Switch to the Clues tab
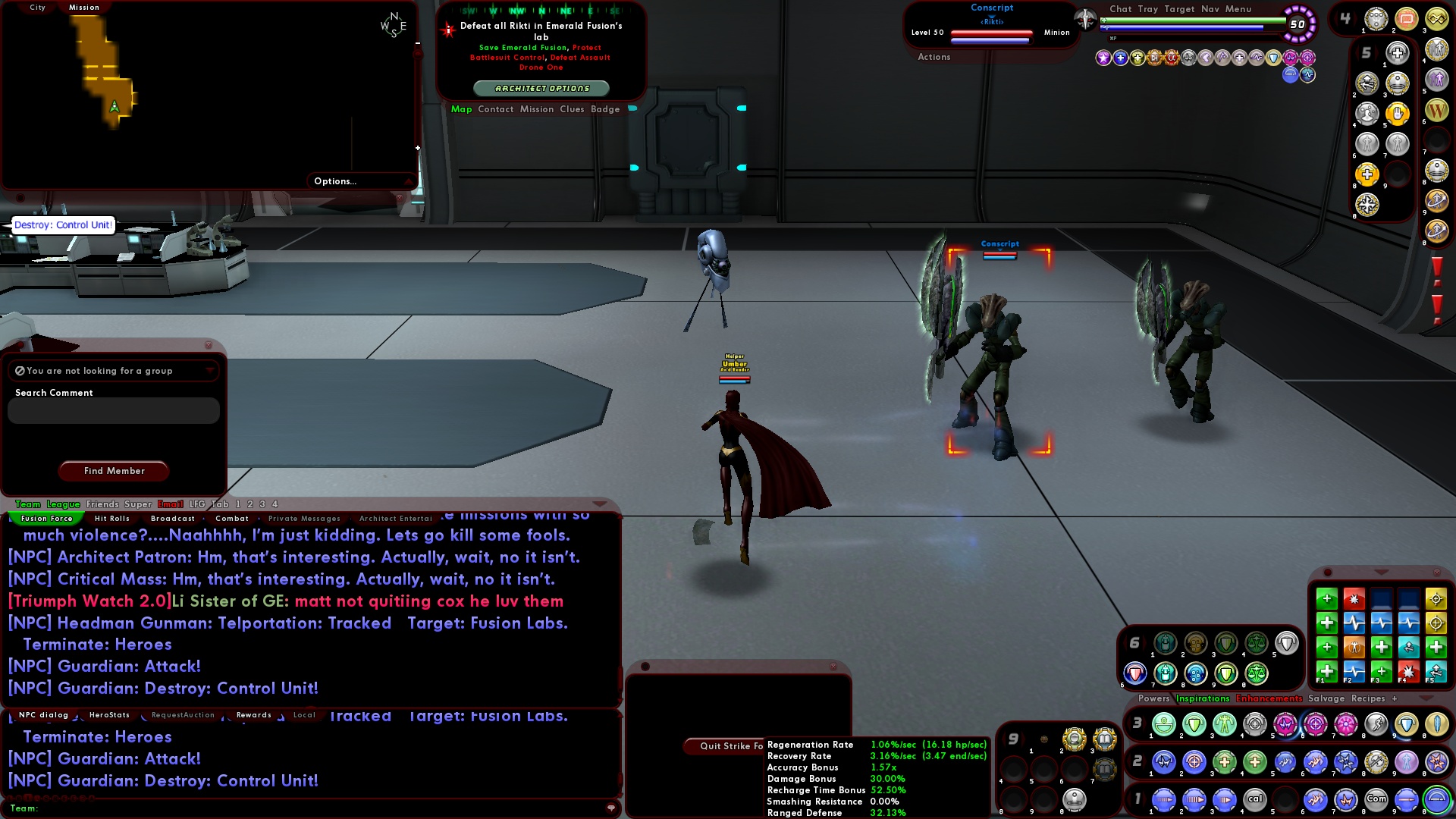1456x819 pixels. [572, 109]
